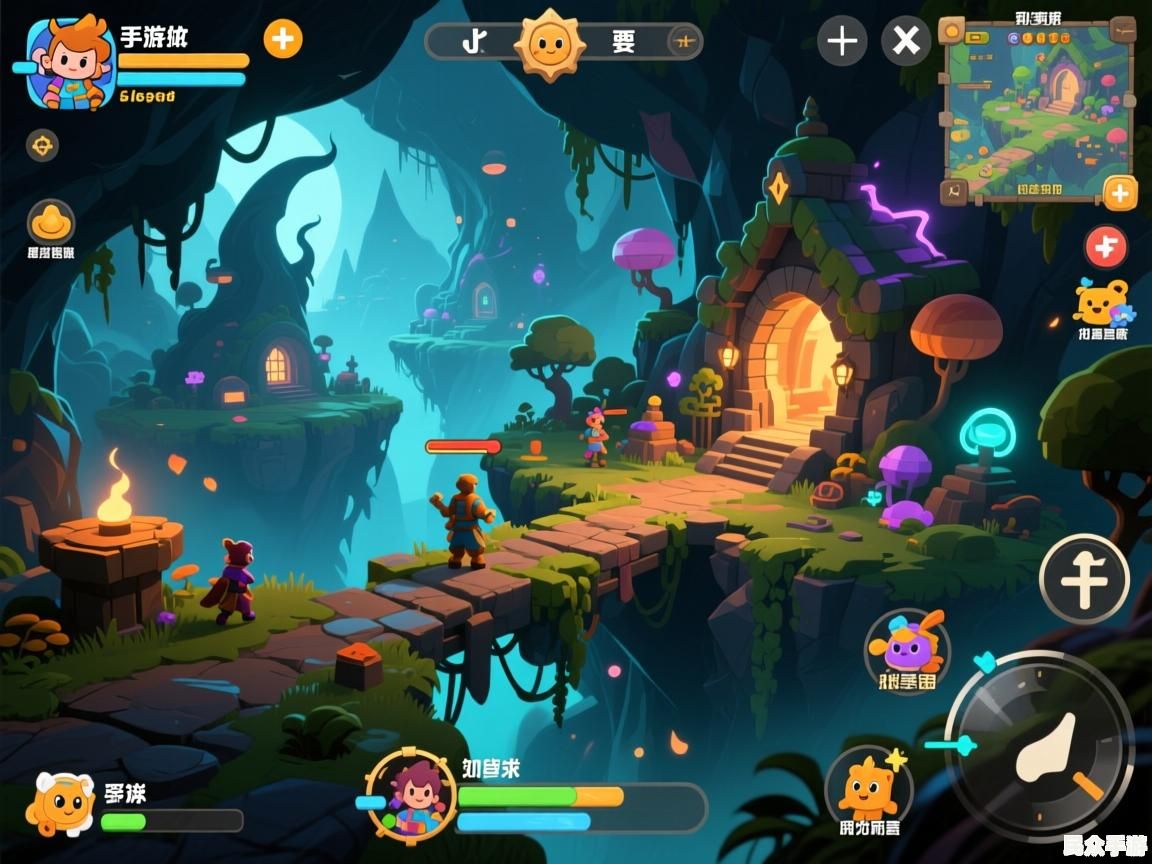The image size is (1152, 864).
Task: Activate the orange star creature skill
Action: tap(868, 788)
